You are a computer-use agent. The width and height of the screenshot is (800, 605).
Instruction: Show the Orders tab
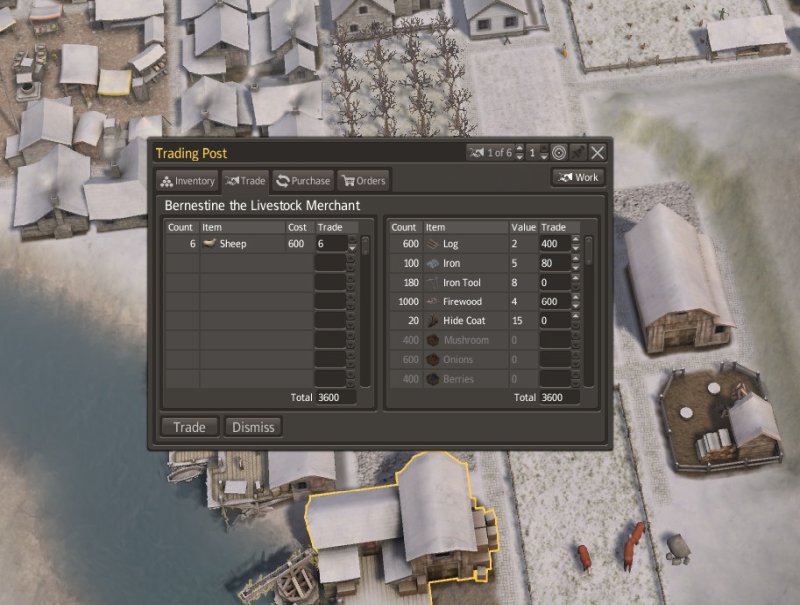pyautogui.click(x=363, y=181)
